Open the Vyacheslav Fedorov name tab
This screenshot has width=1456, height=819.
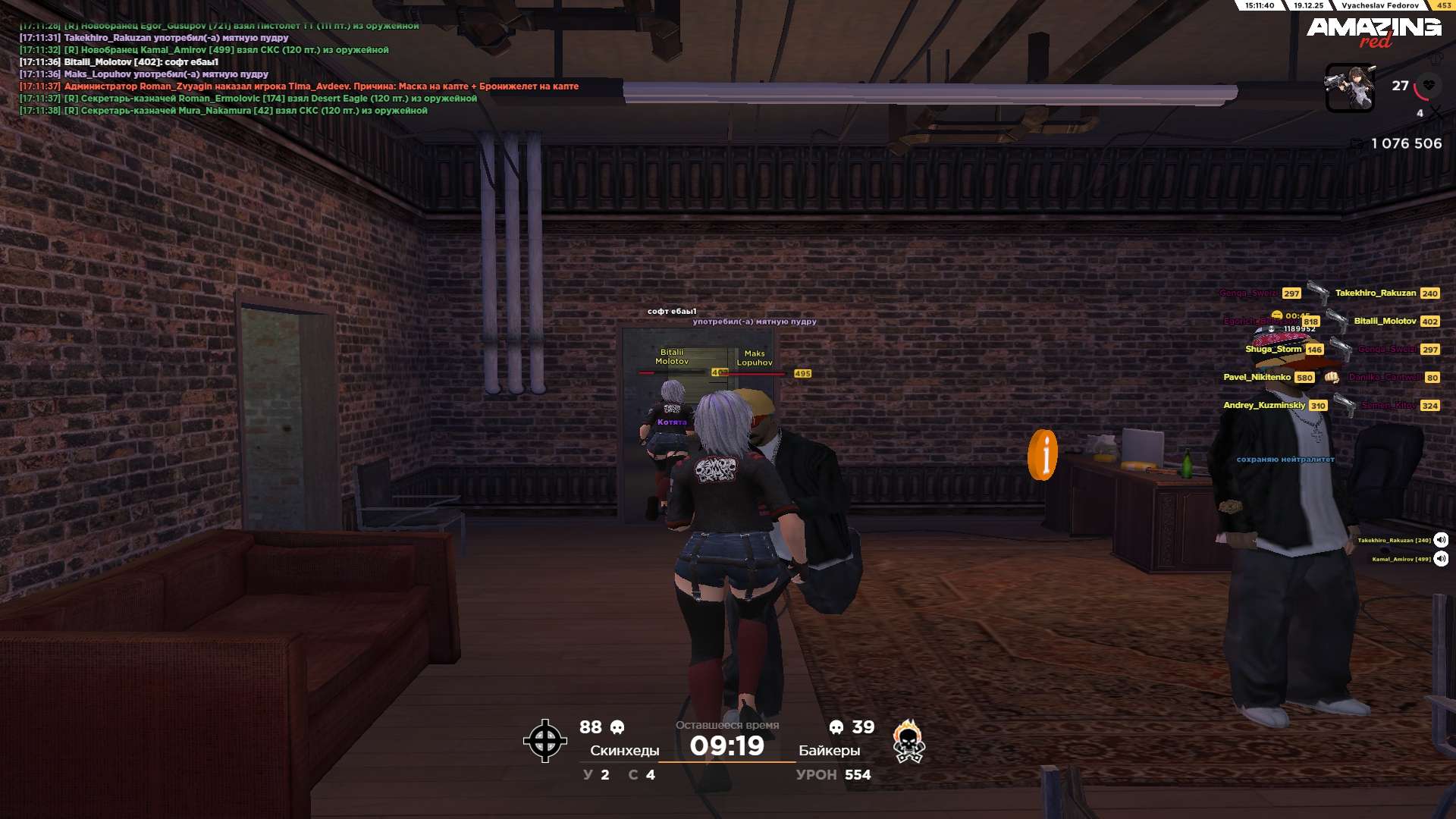pyautogui.click(x=1379, y=5)
